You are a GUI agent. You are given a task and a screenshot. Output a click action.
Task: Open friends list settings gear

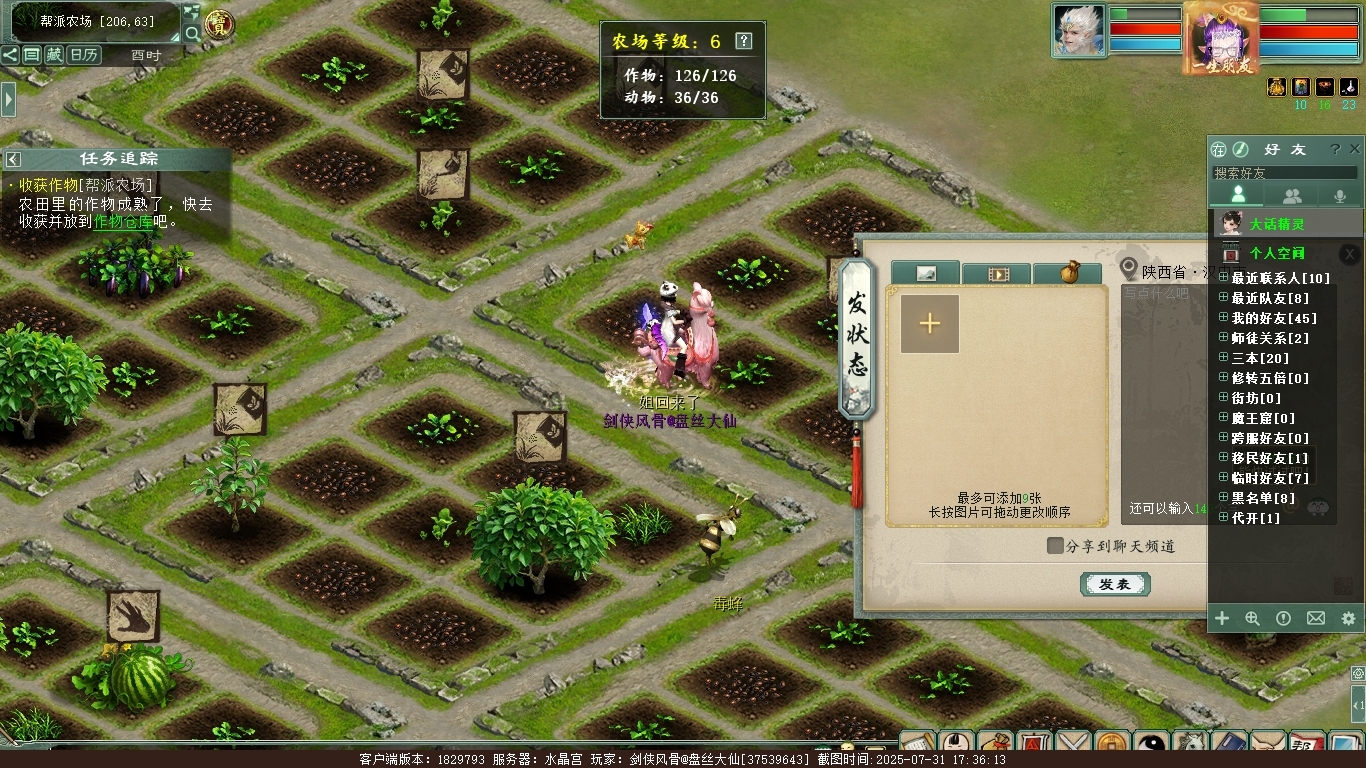(x=1348, y=619)
